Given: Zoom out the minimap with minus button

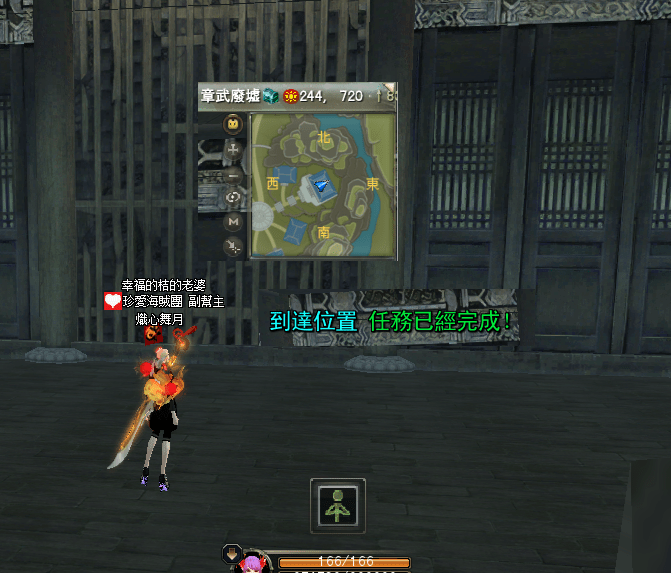Looking at the screenshot, I should pyautogui.click(x=233, y=173).
